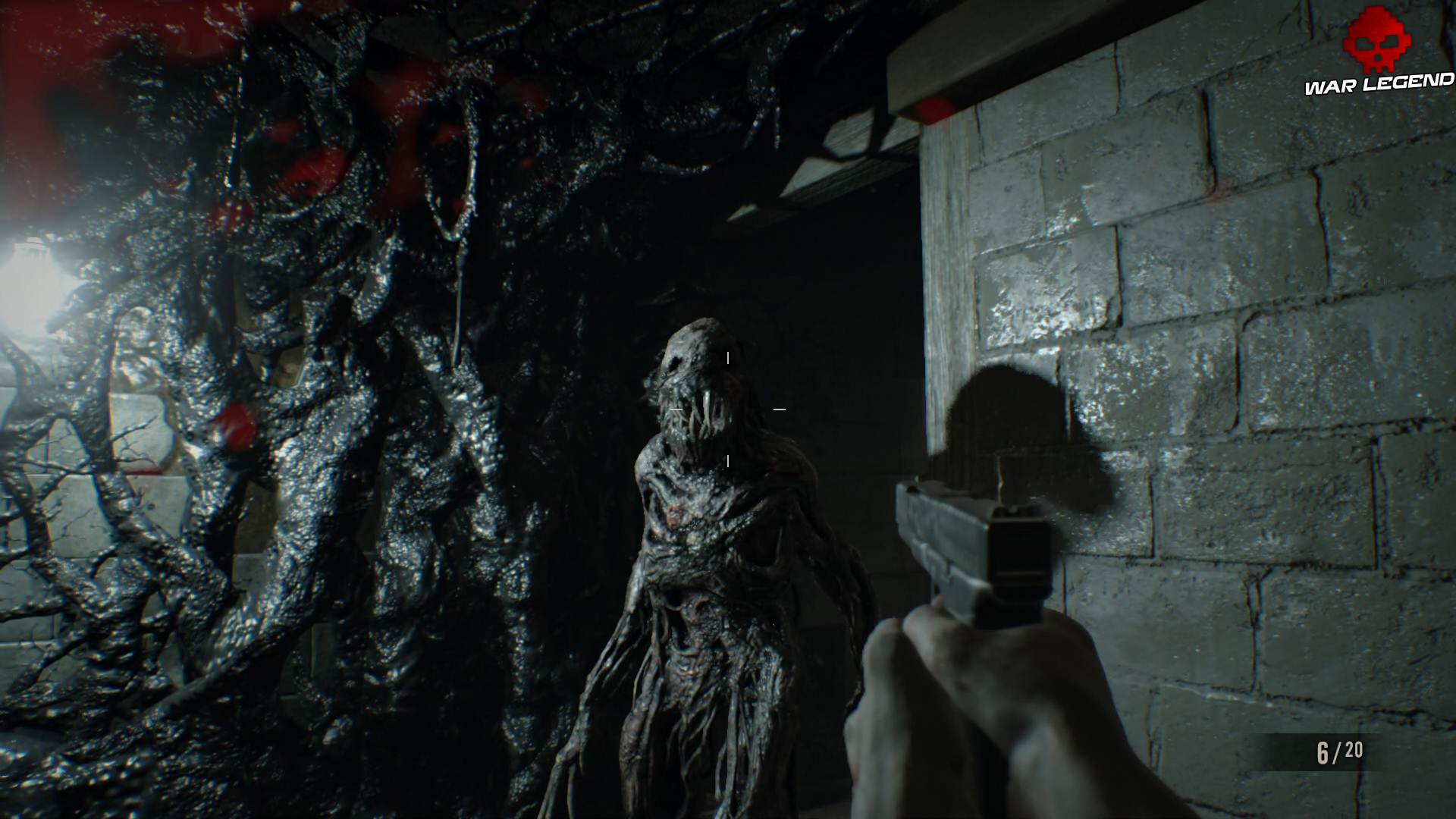Viewport: 1456px width, 819px height.
Task: Select the crosshair reticle at screen center
Action: (x=730, y=409)
